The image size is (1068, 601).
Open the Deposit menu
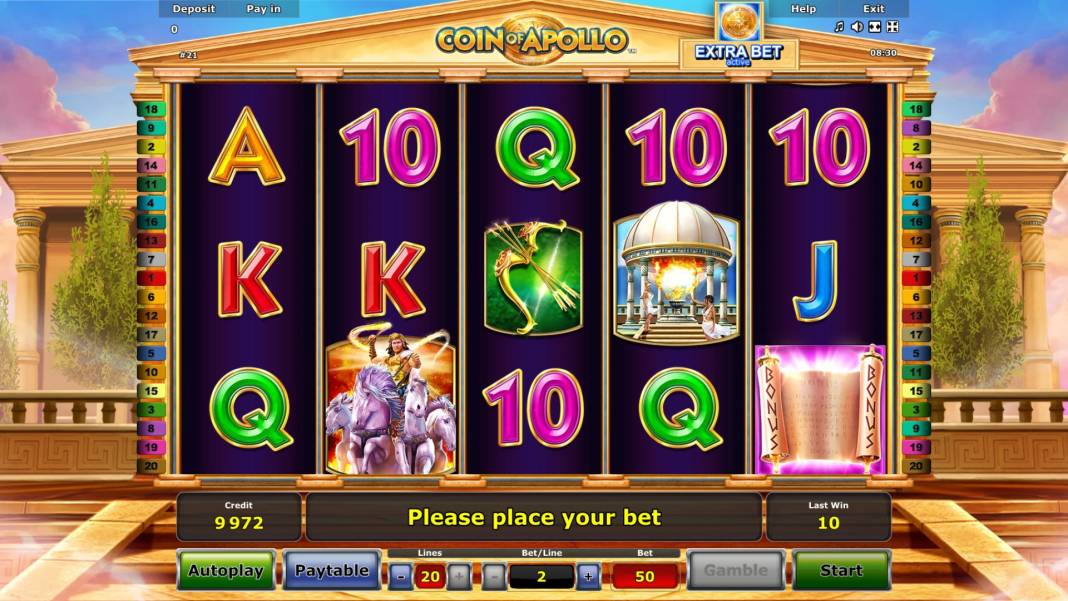tap(193, 9)
